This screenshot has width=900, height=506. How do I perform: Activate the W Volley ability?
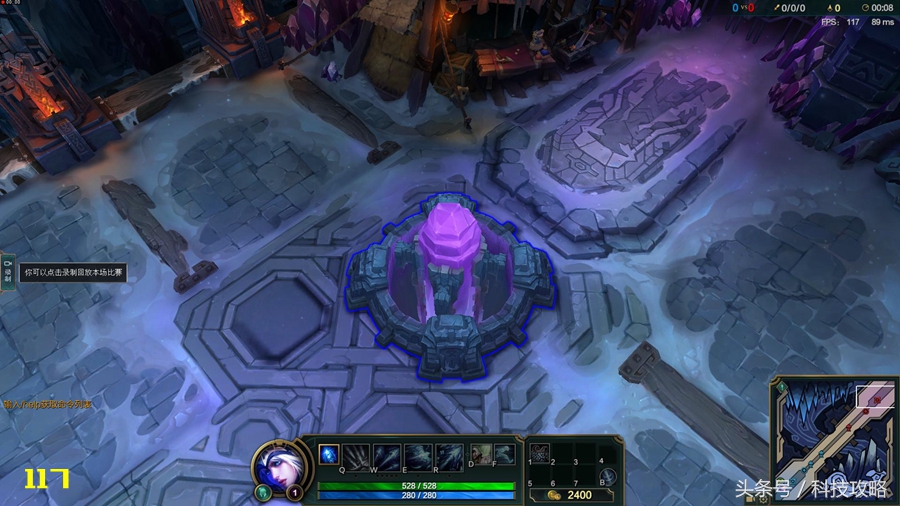[x=387, y=455]
